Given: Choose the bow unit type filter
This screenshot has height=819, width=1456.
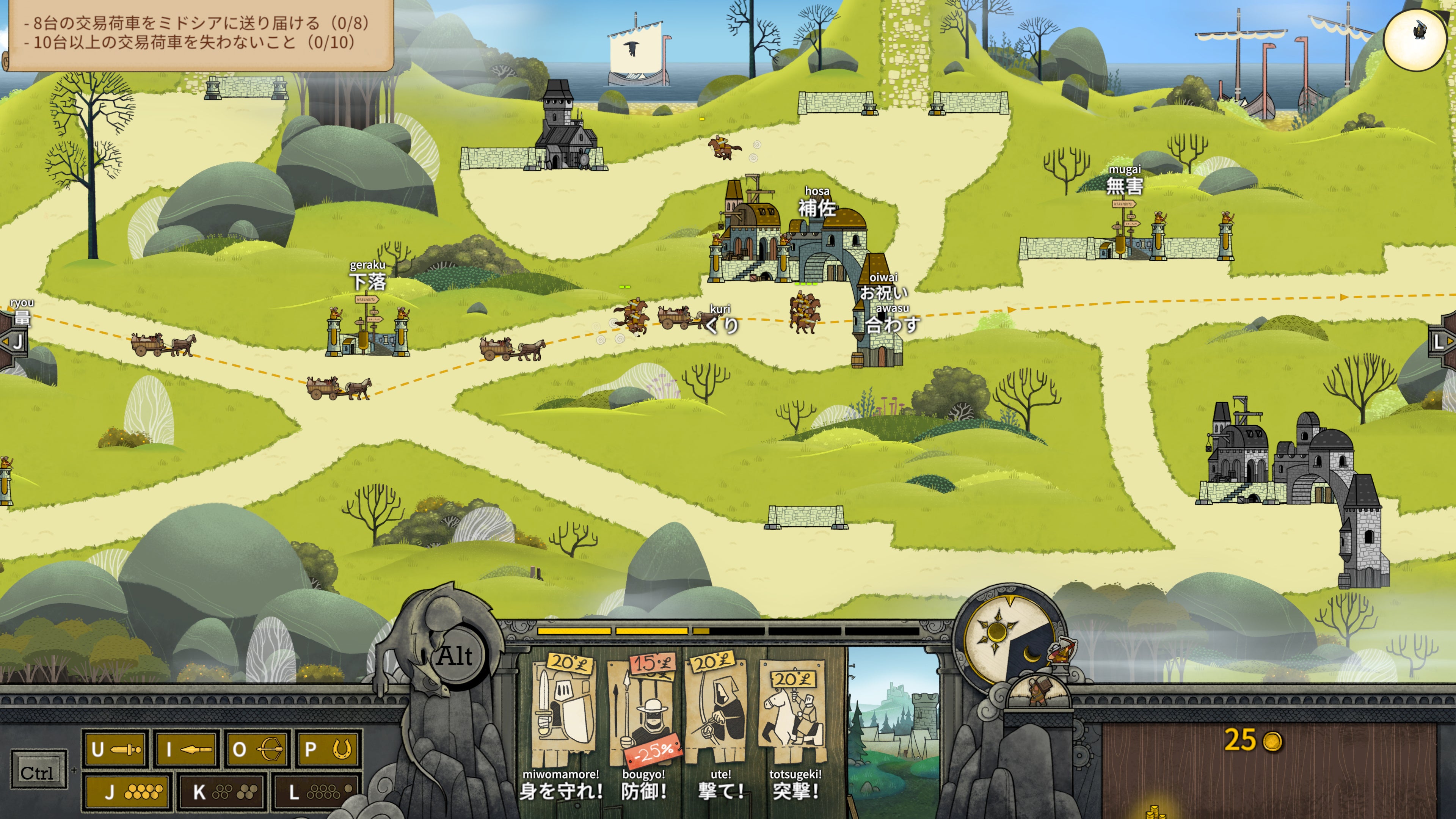Looking at the screenshot, I should (257, 750).
